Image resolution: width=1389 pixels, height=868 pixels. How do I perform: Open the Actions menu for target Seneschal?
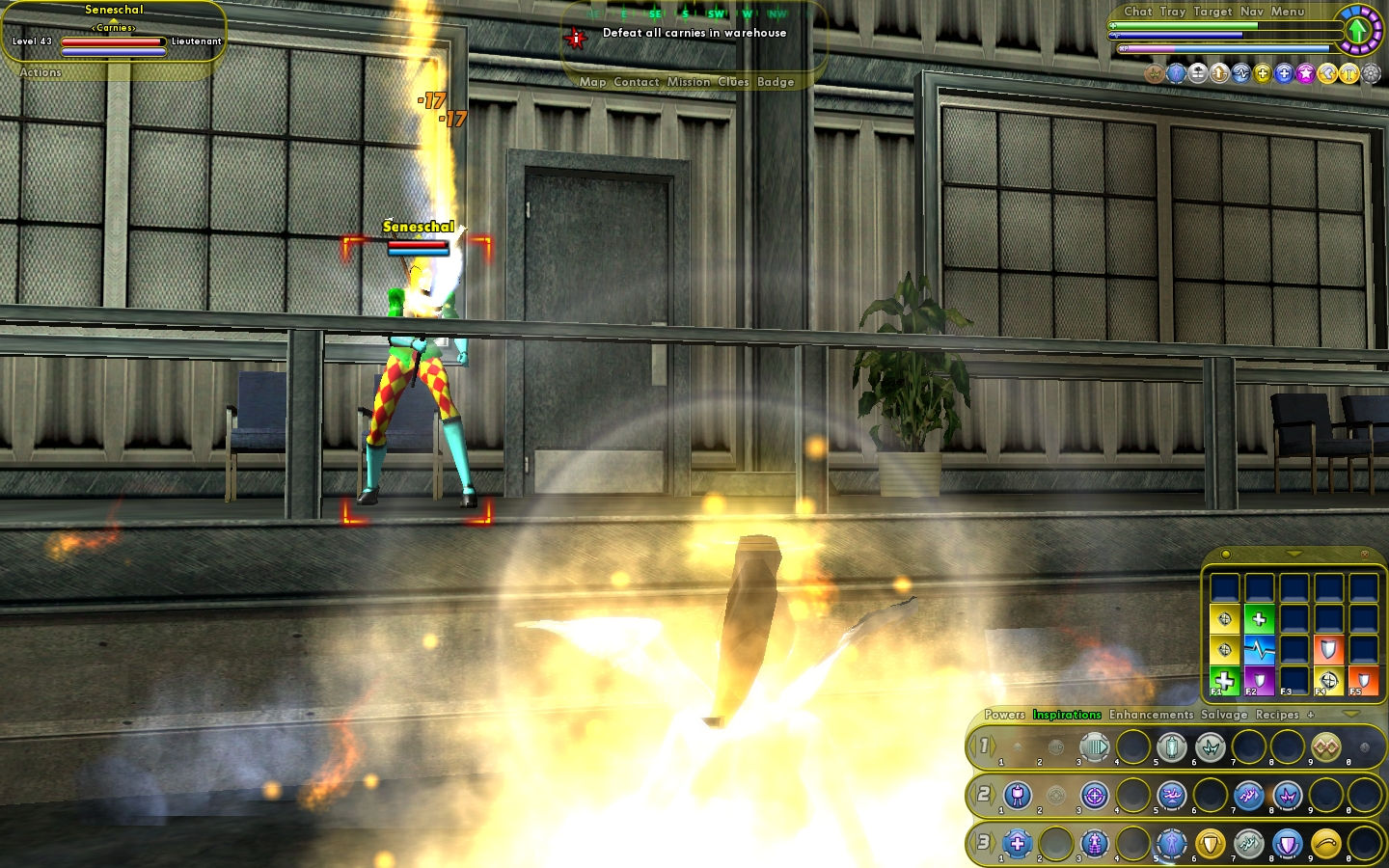[41, 72]
